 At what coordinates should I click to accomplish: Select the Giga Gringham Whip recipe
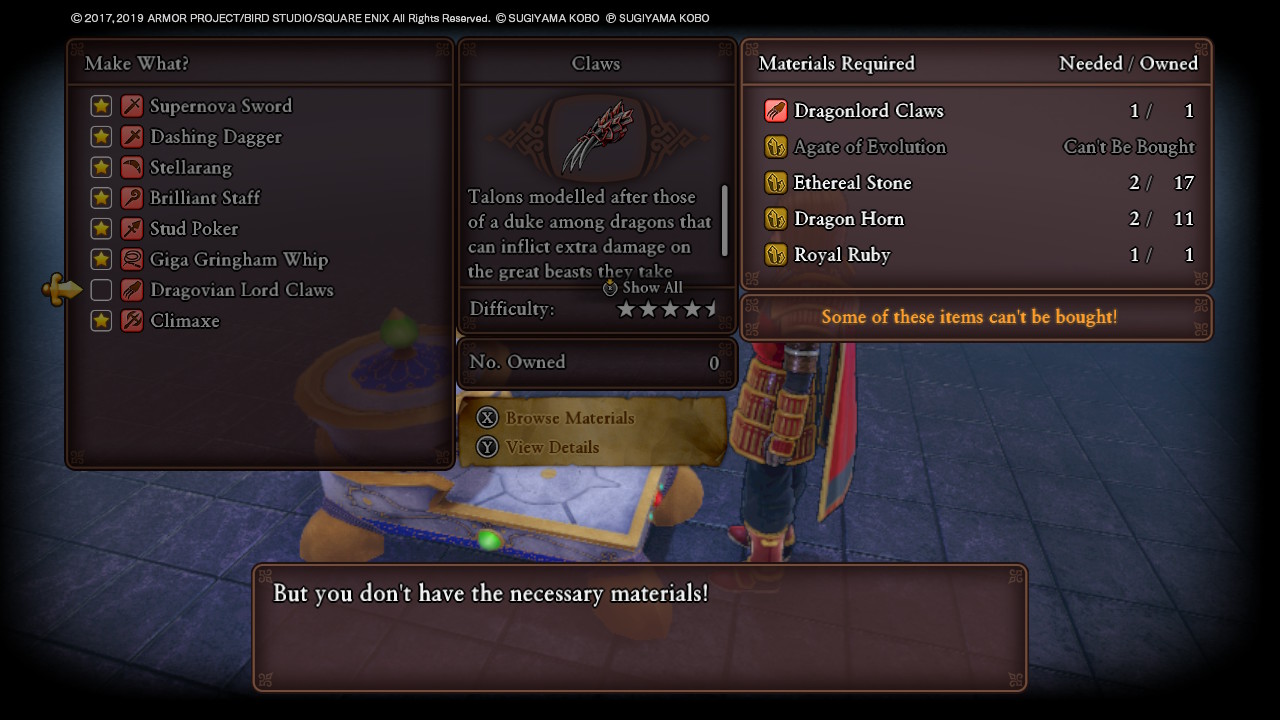238,260
